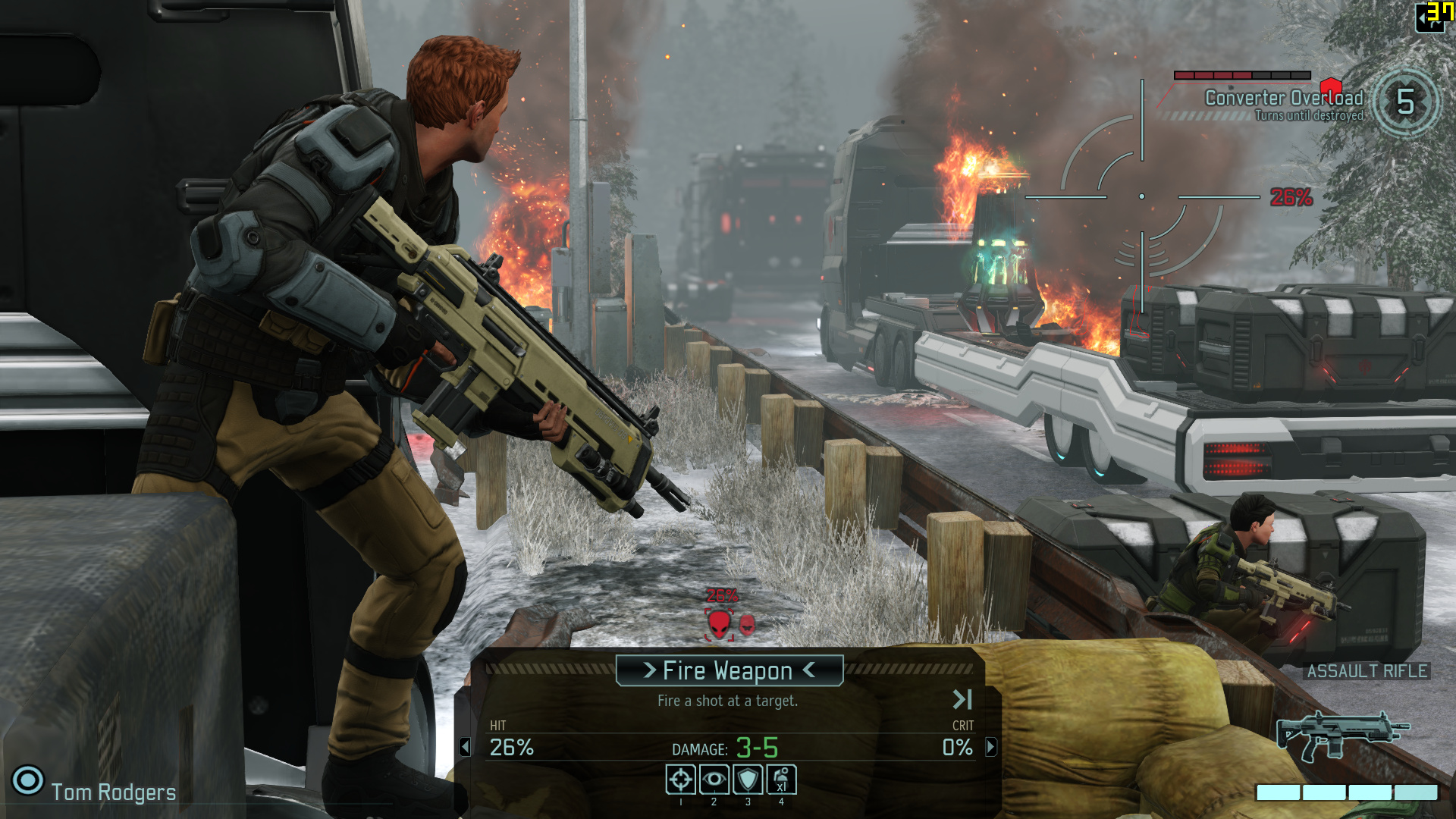Confirm the Fire Weapon action

pyautogui.click(x=728, y=670)
